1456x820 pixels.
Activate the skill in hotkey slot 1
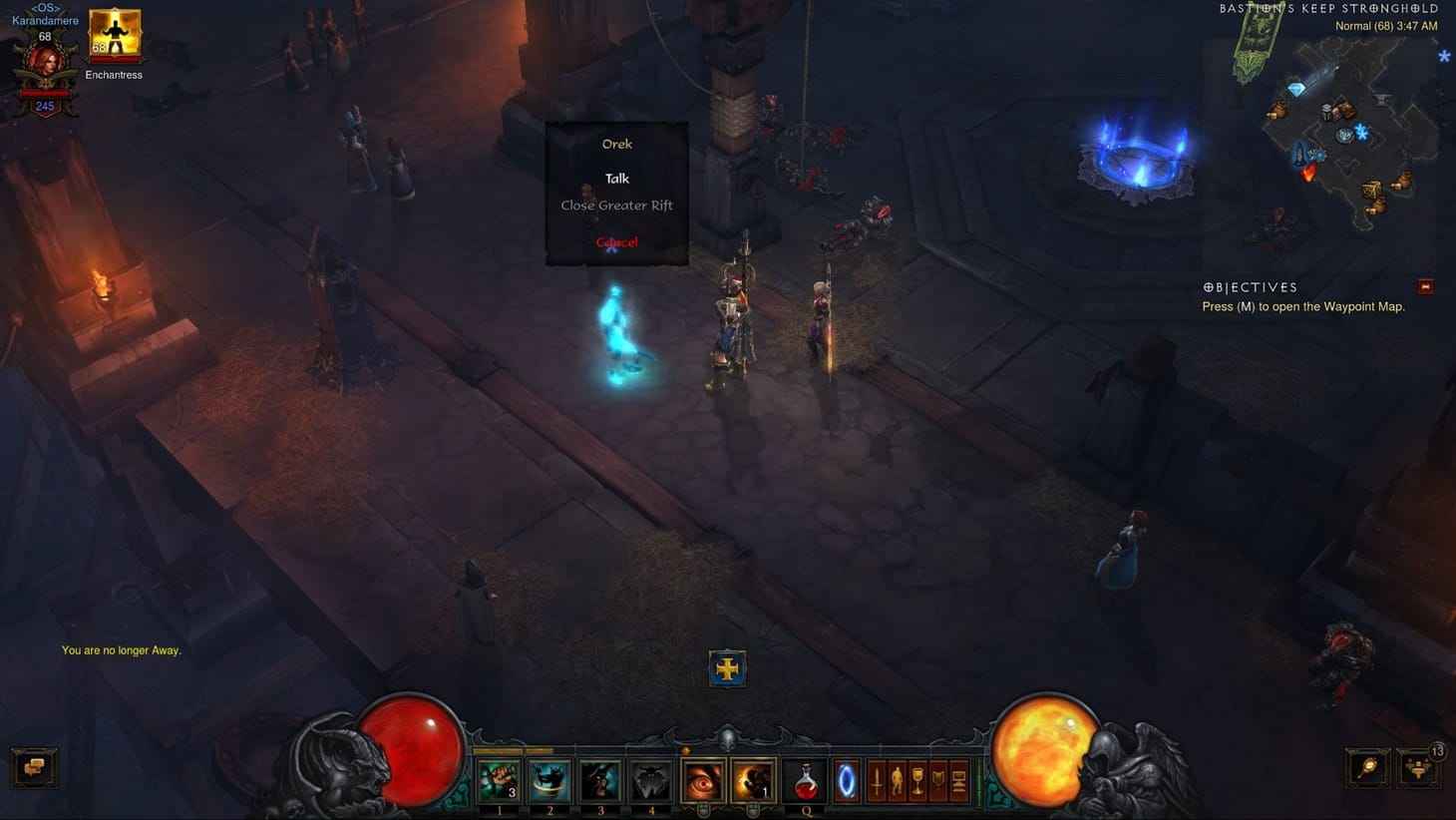pos(499,780)
